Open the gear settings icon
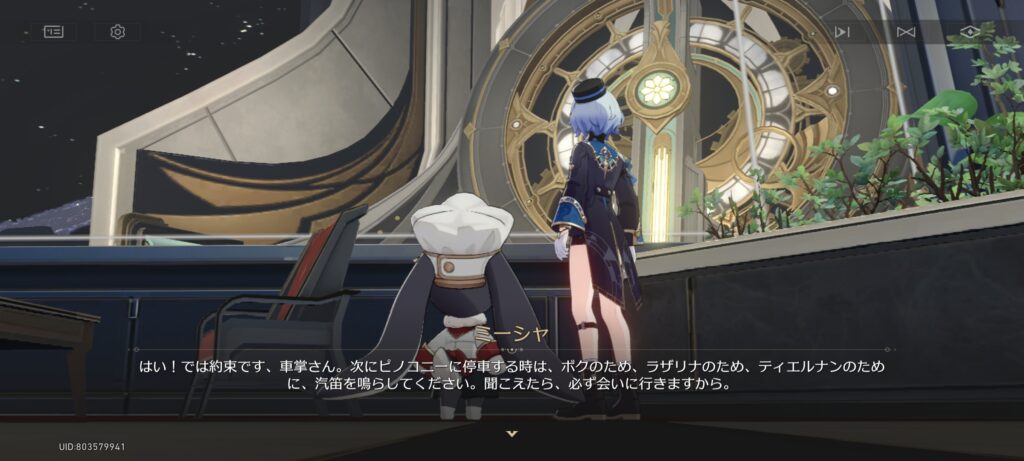Screen dimensions: 1024x461 click(x=117, y=32)
